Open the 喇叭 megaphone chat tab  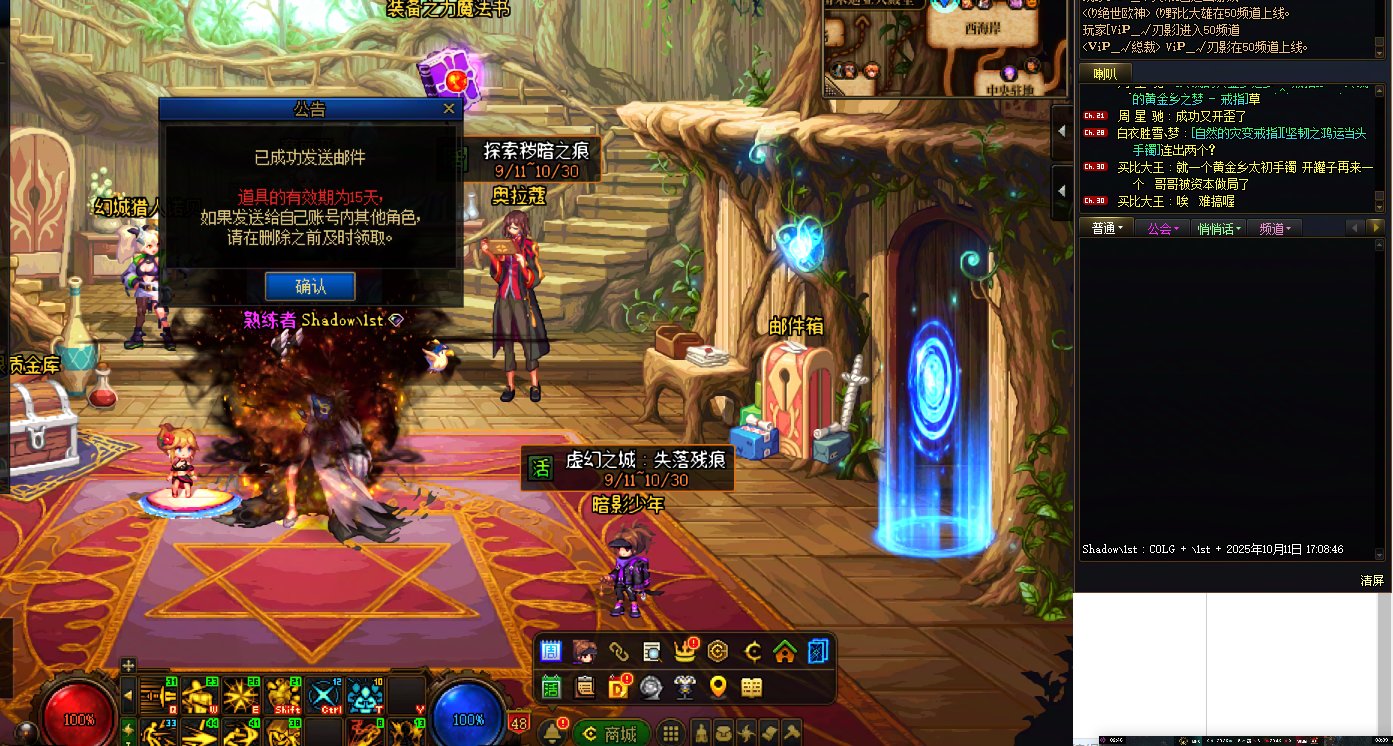pos(1105,73)
